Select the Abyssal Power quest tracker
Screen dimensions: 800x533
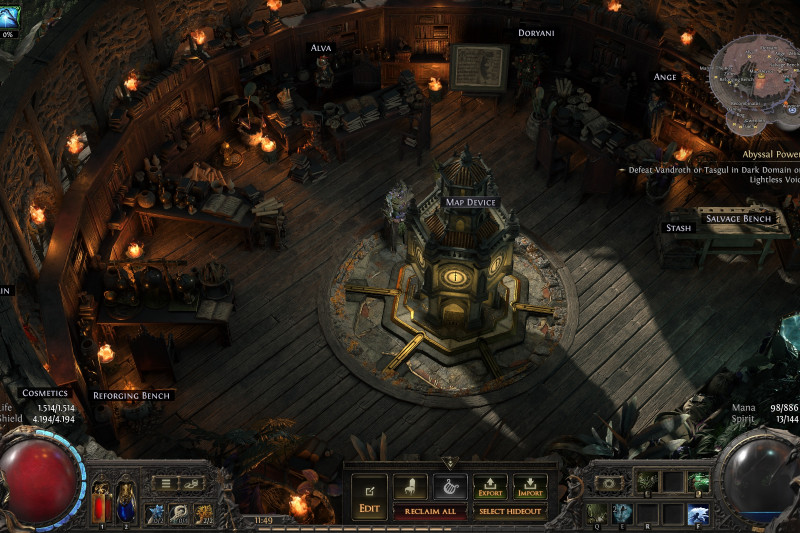(770, 155)
